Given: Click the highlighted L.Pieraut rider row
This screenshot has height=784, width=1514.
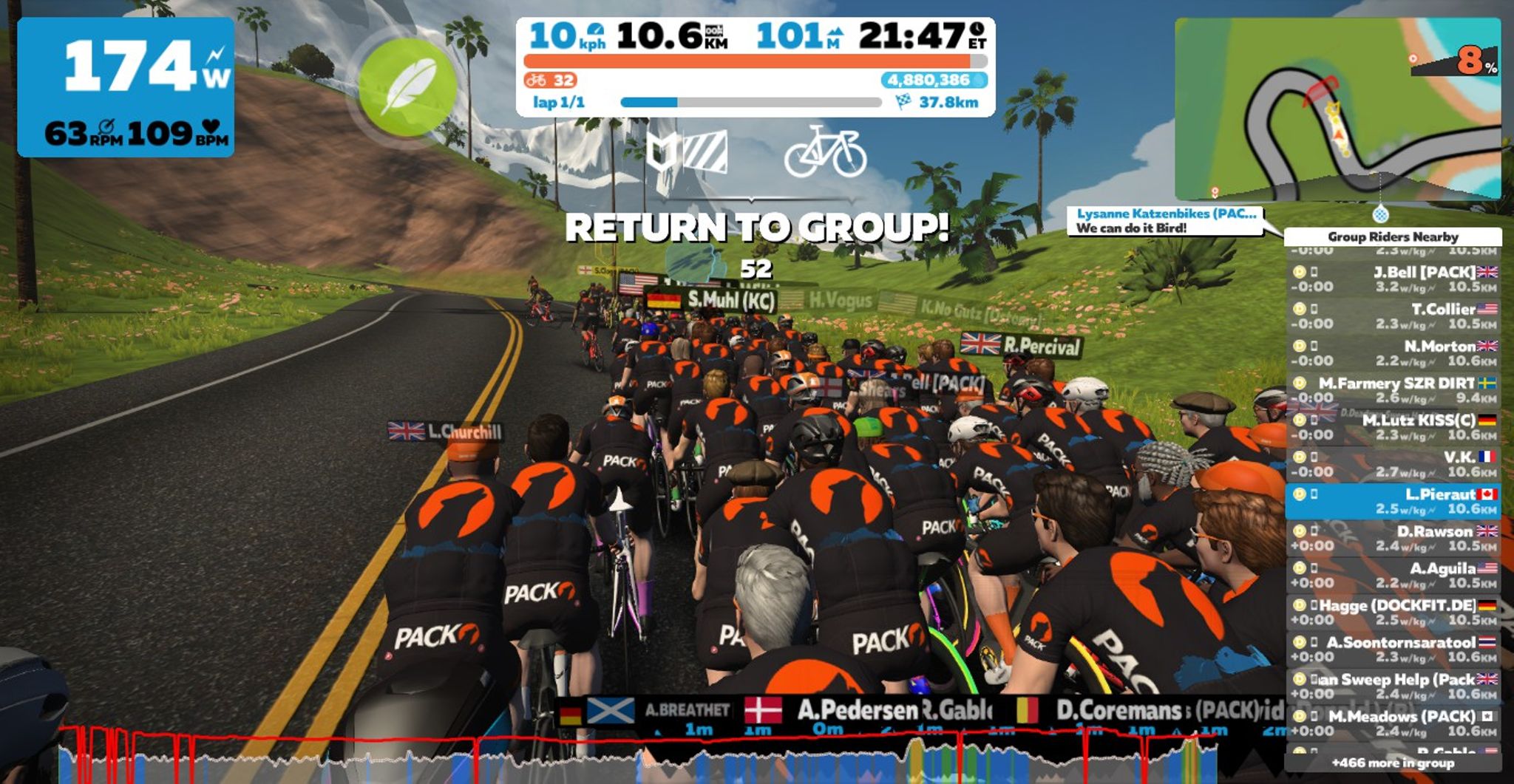Looking at the screenshot, I should 1394,501.
